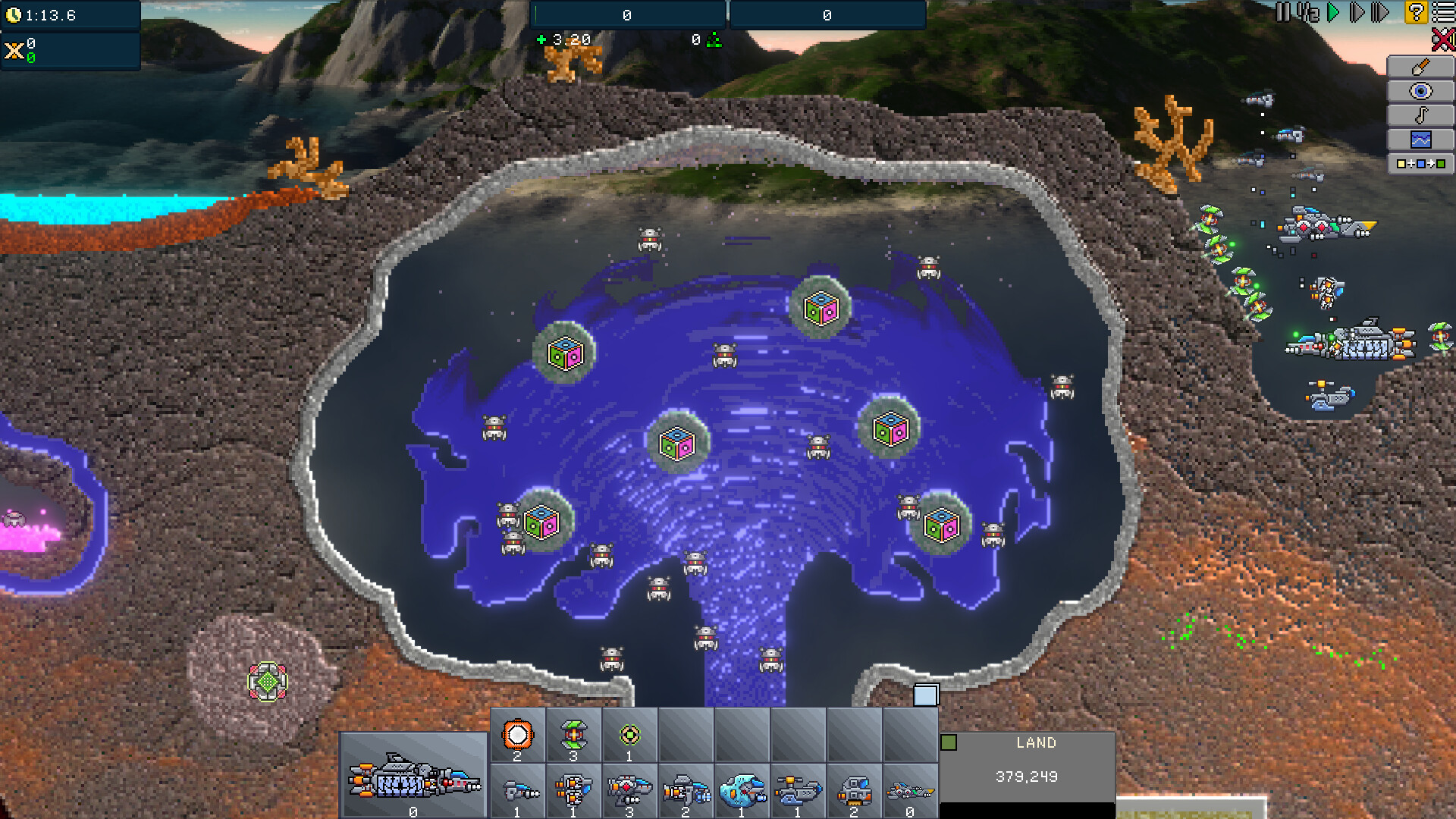Open the colored squares combination panel

pyautogui.click(x=1420, y=164)
